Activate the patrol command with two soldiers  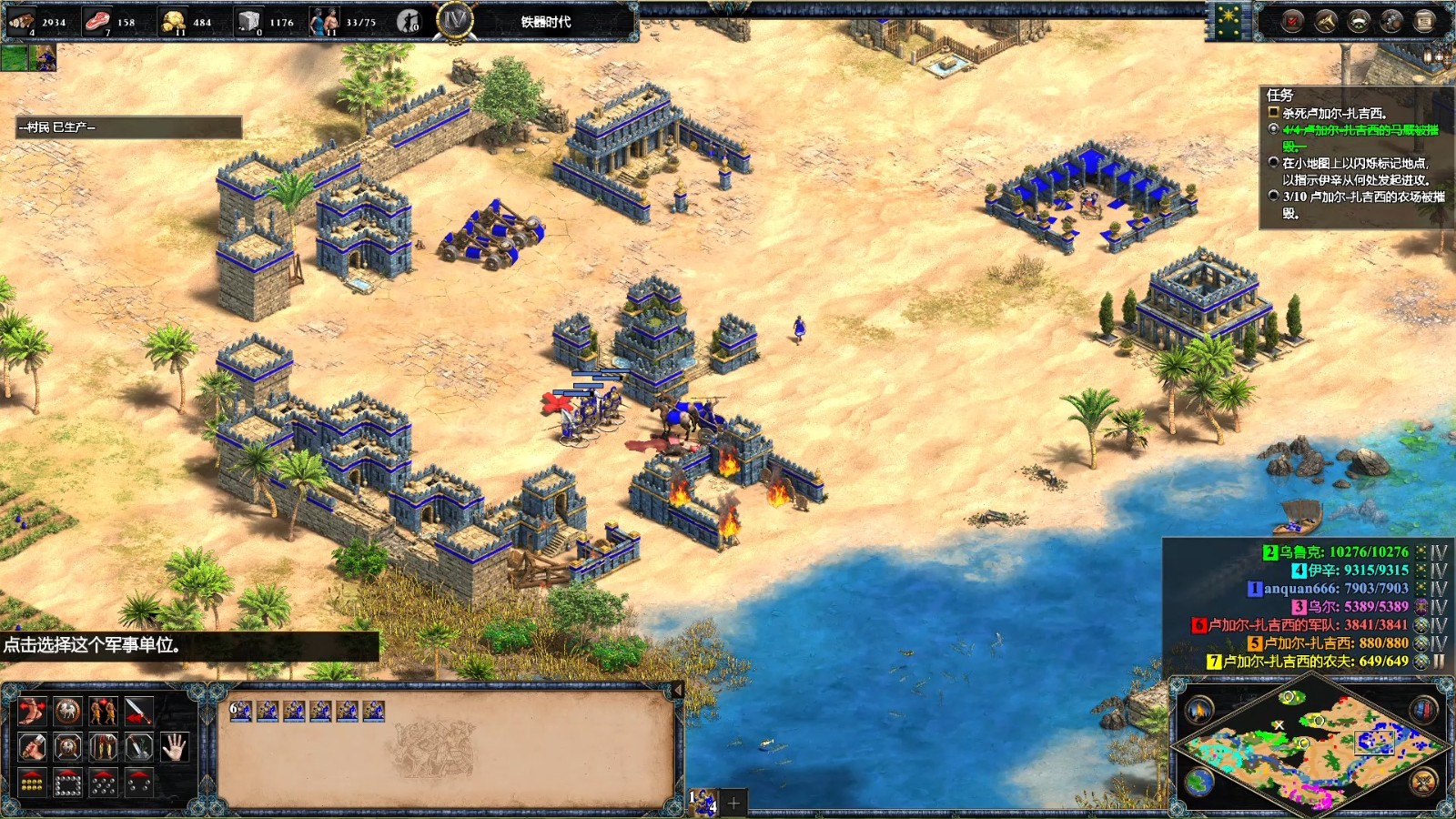103,711
